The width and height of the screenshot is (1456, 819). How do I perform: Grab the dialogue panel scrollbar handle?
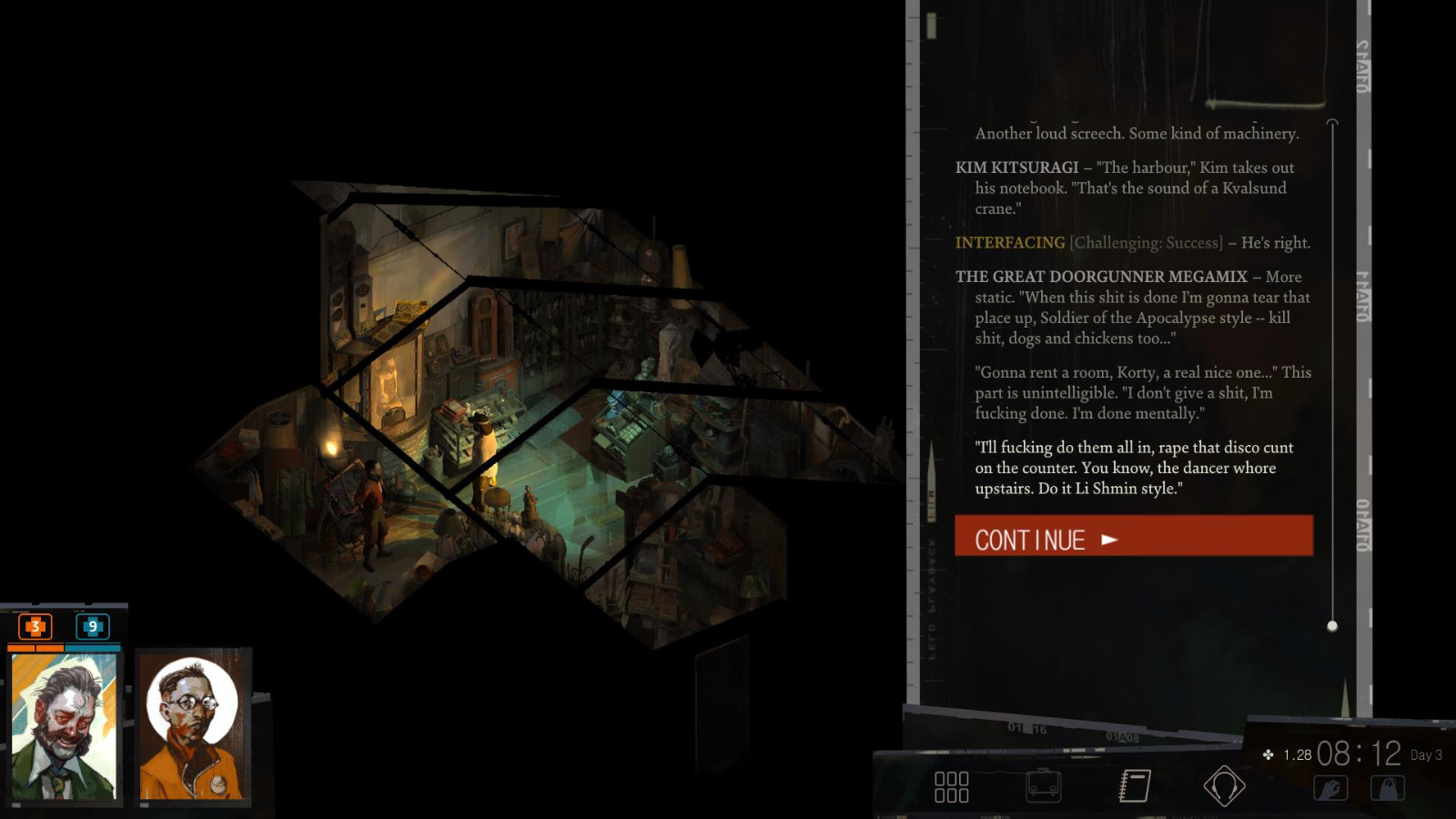1333,625
